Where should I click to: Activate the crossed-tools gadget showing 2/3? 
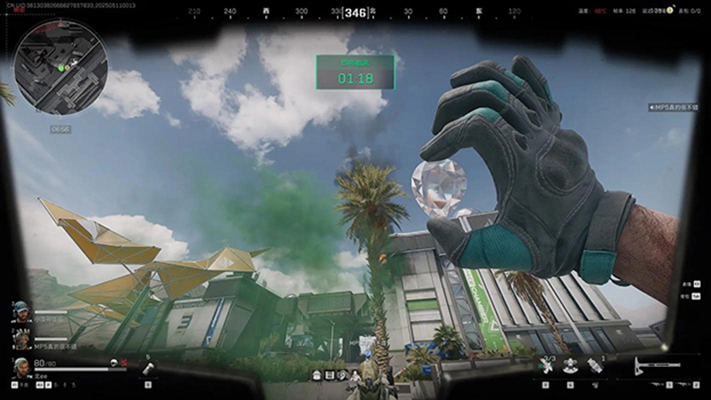(547, 366)
